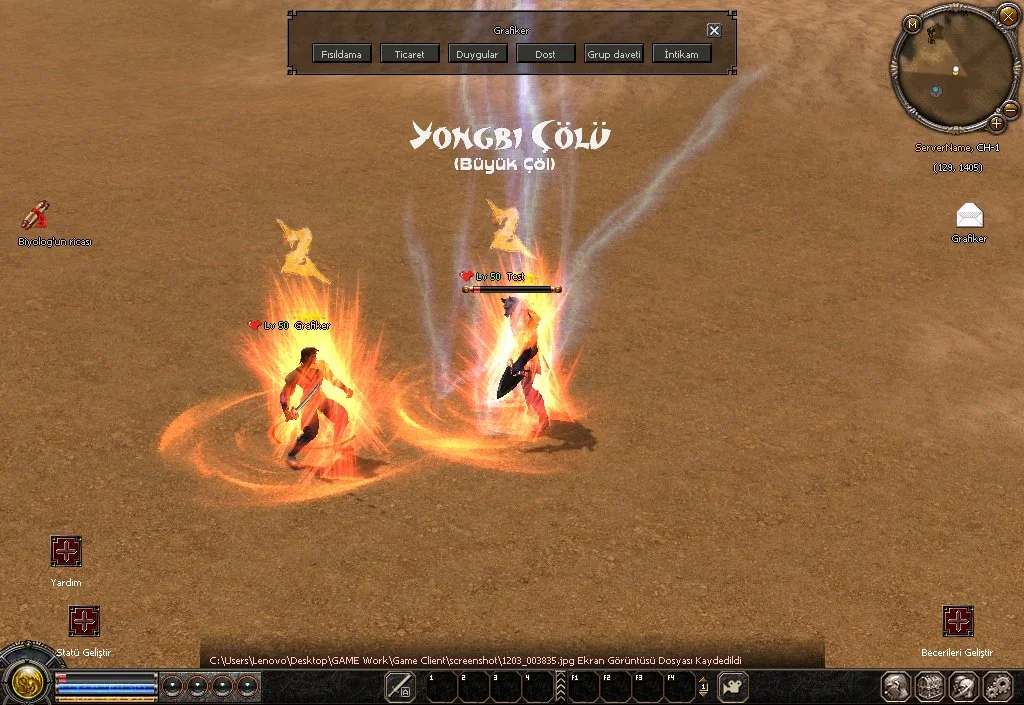Open the inventory chest icon in the taskbar
Image resolution: width=1024 pixels, height=705 pixels.
point(930,686)
